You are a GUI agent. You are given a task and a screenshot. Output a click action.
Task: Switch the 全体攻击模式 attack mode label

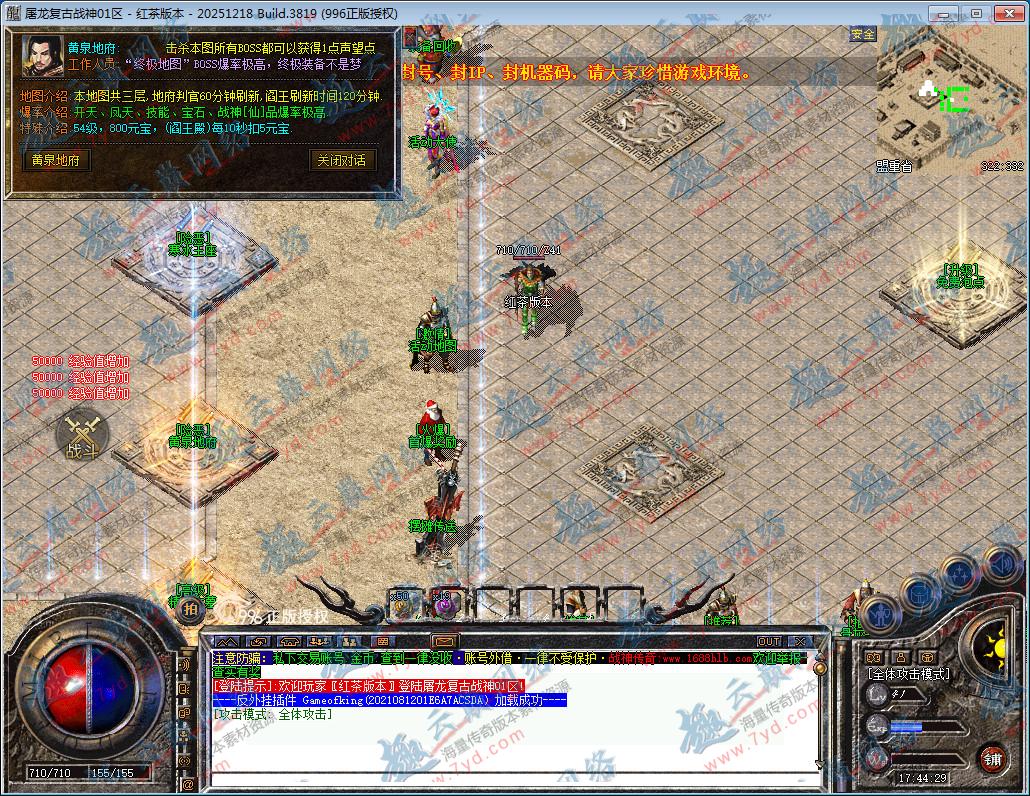click(908, 674)
